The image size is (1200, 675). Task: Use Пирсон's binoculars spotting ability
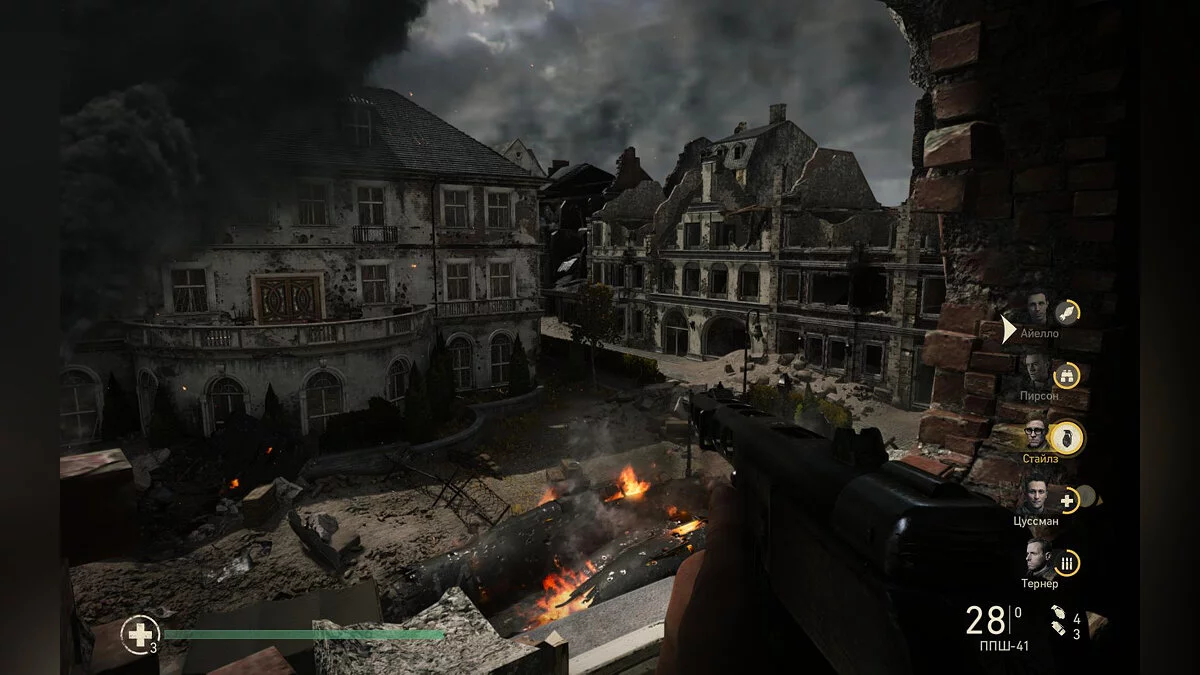click(1068, 375)
